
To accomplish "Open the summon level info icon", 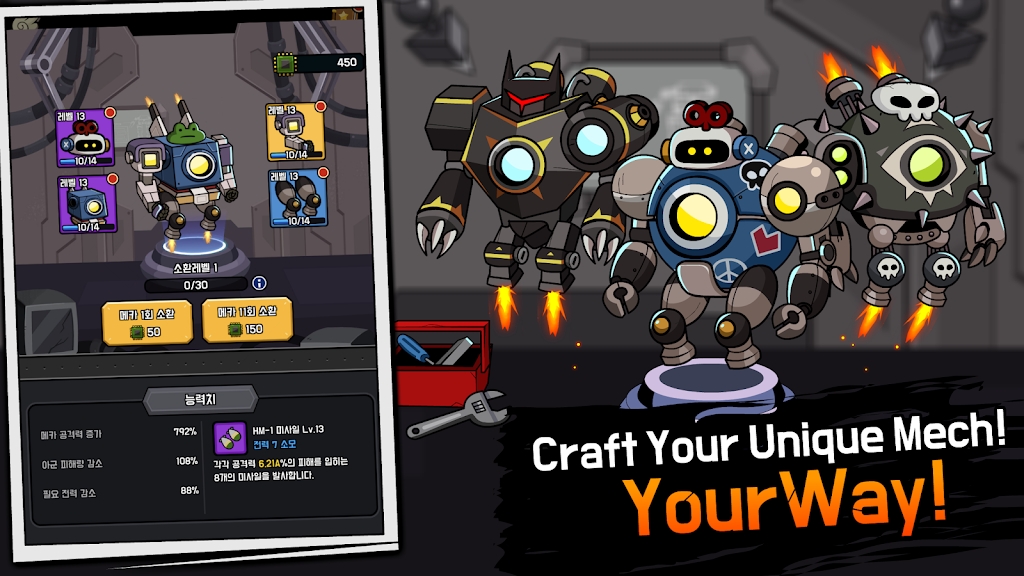I will click(259, 283).
